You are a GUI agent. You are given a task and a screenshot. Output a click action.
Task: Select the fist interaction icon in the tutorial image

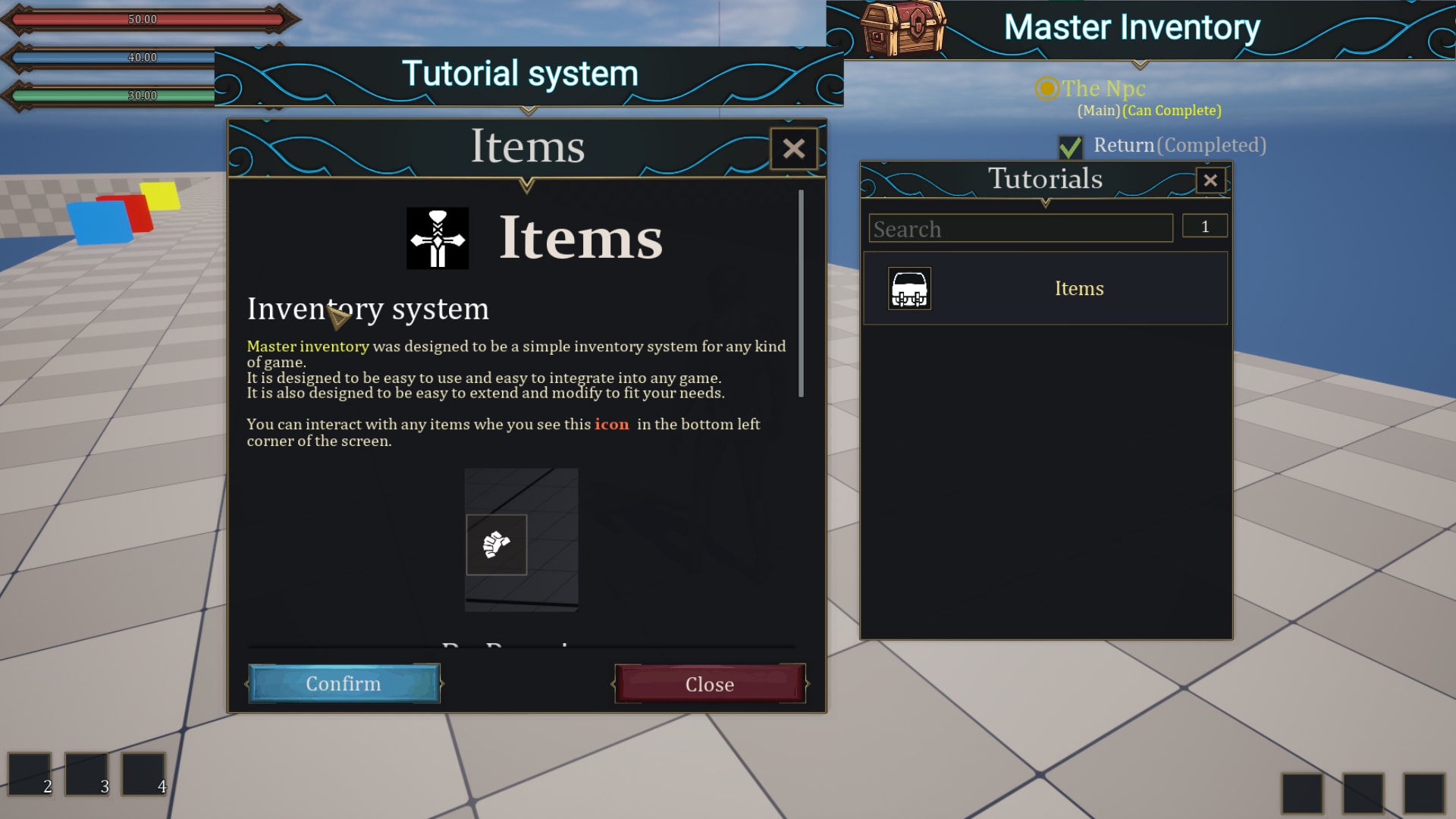(497, 545)
